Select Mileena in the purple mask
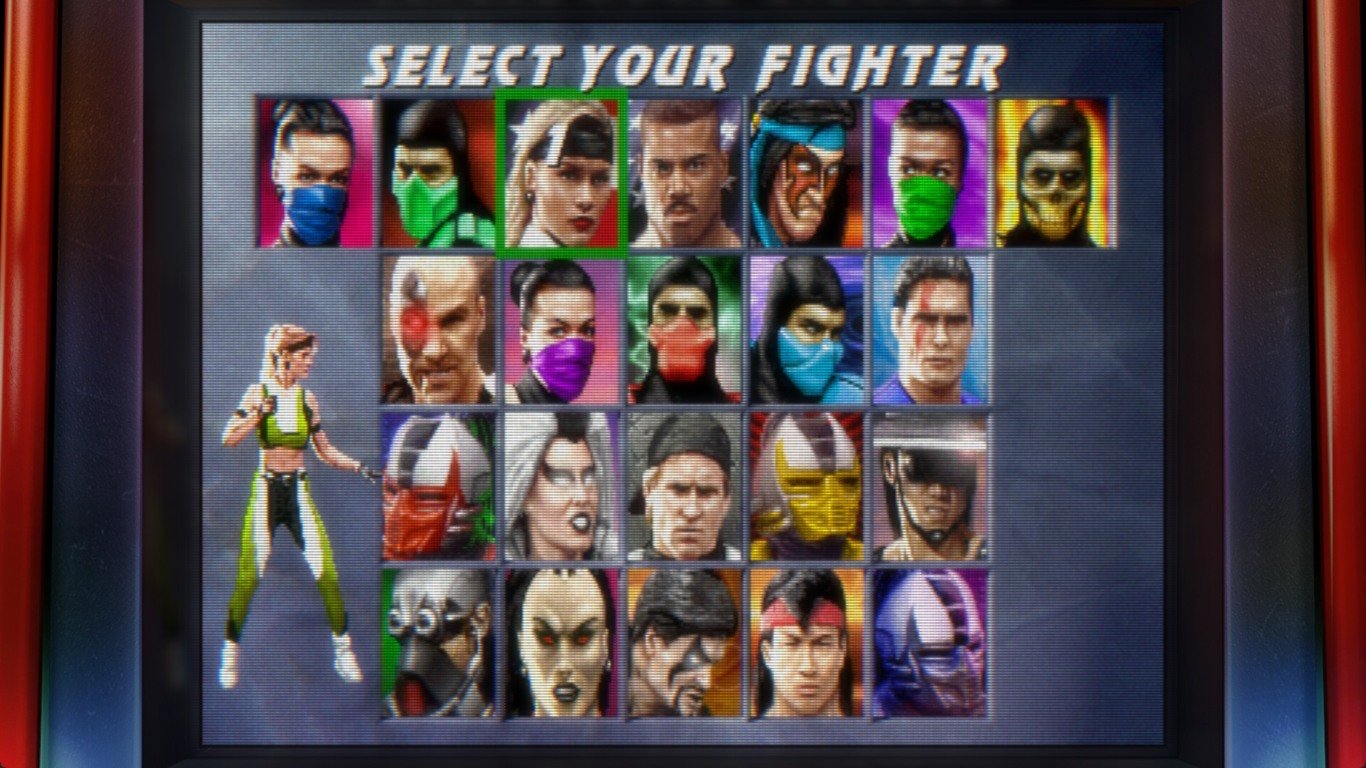 pyautogui.click(x=561, y=329)
